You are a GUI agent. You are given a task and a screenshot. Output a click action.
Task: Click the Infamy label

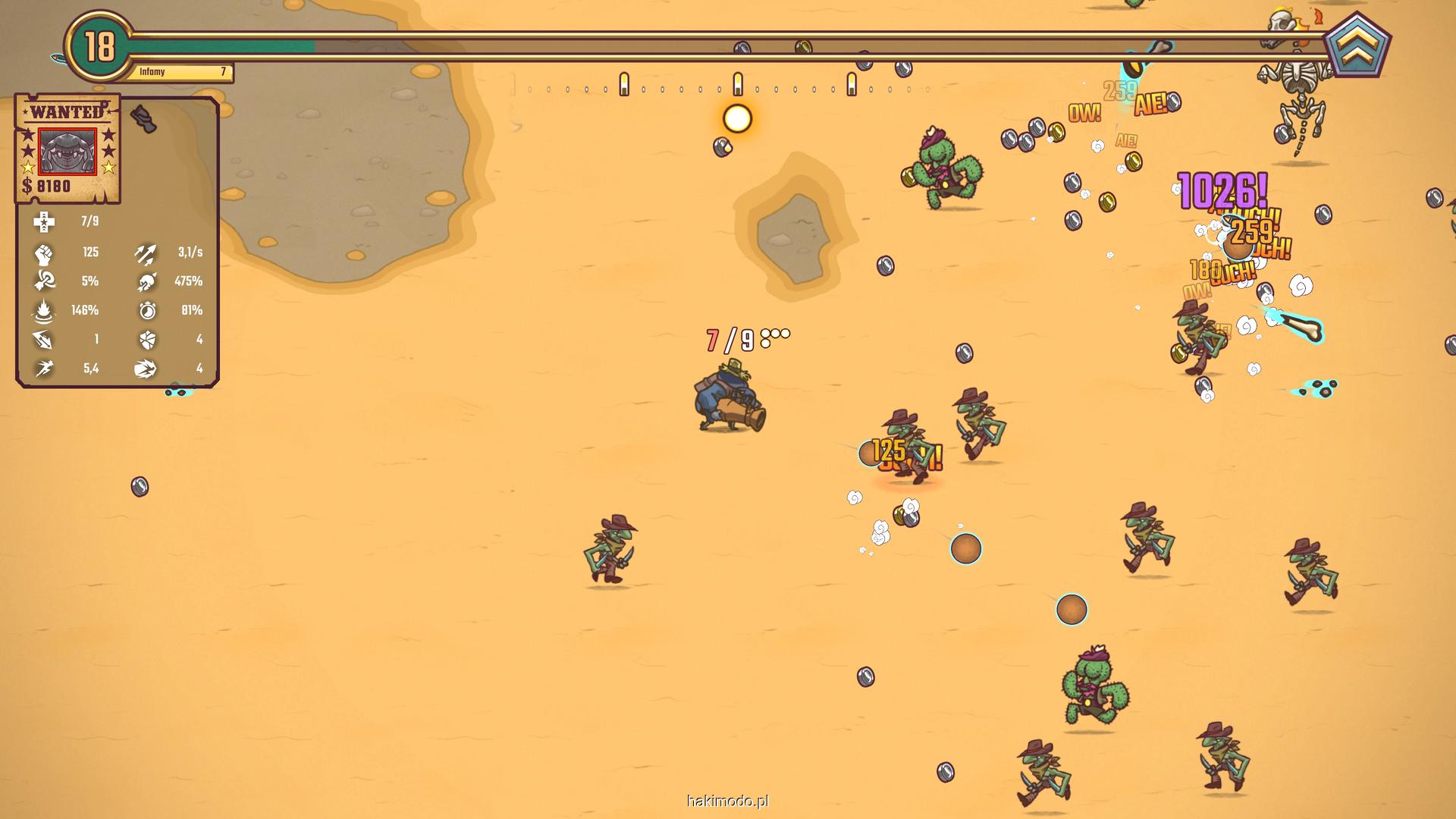(152, 72)
